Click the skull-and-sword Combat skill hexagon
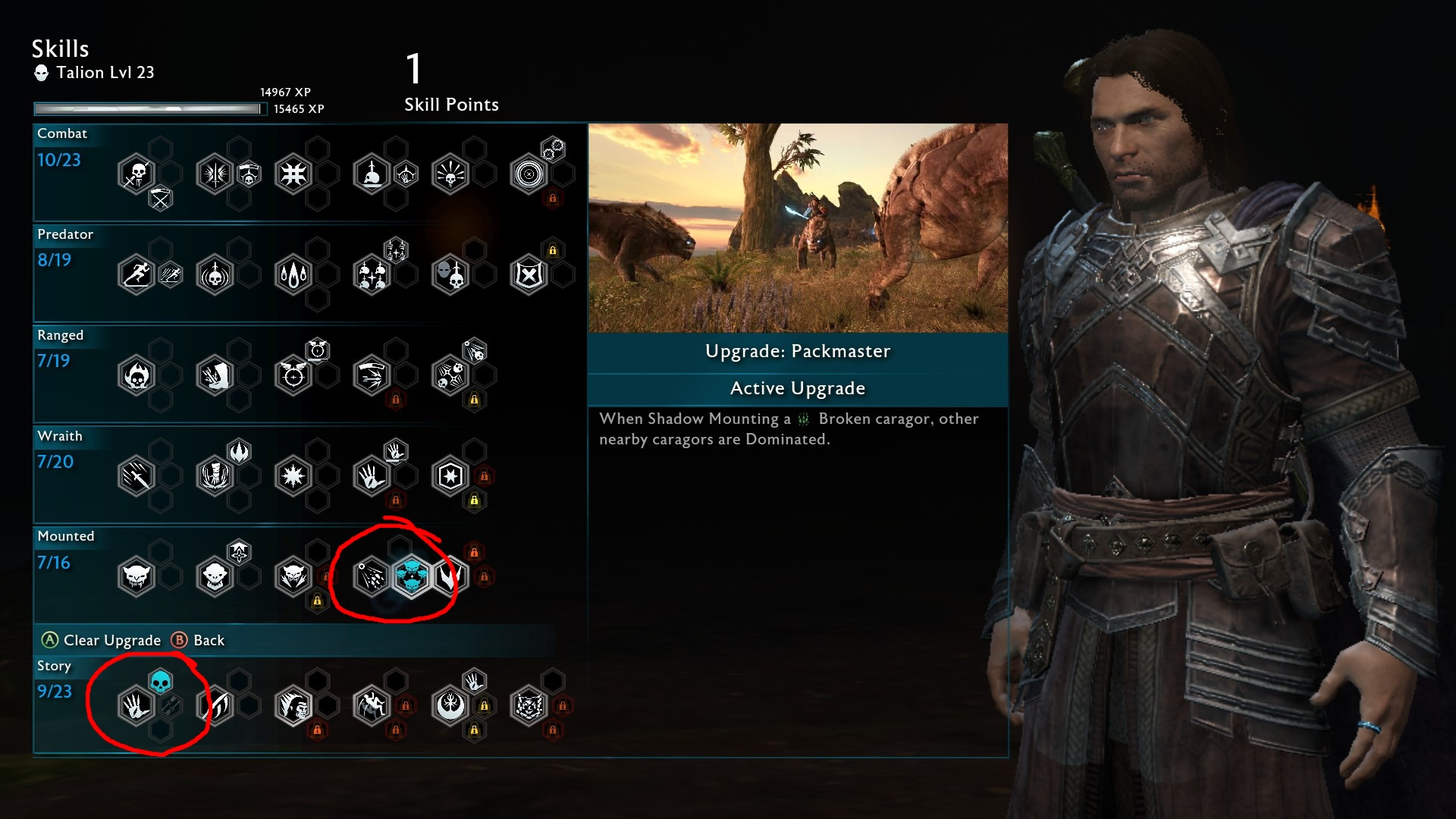This screenshot has height=819, width=1456. point(137,173)
